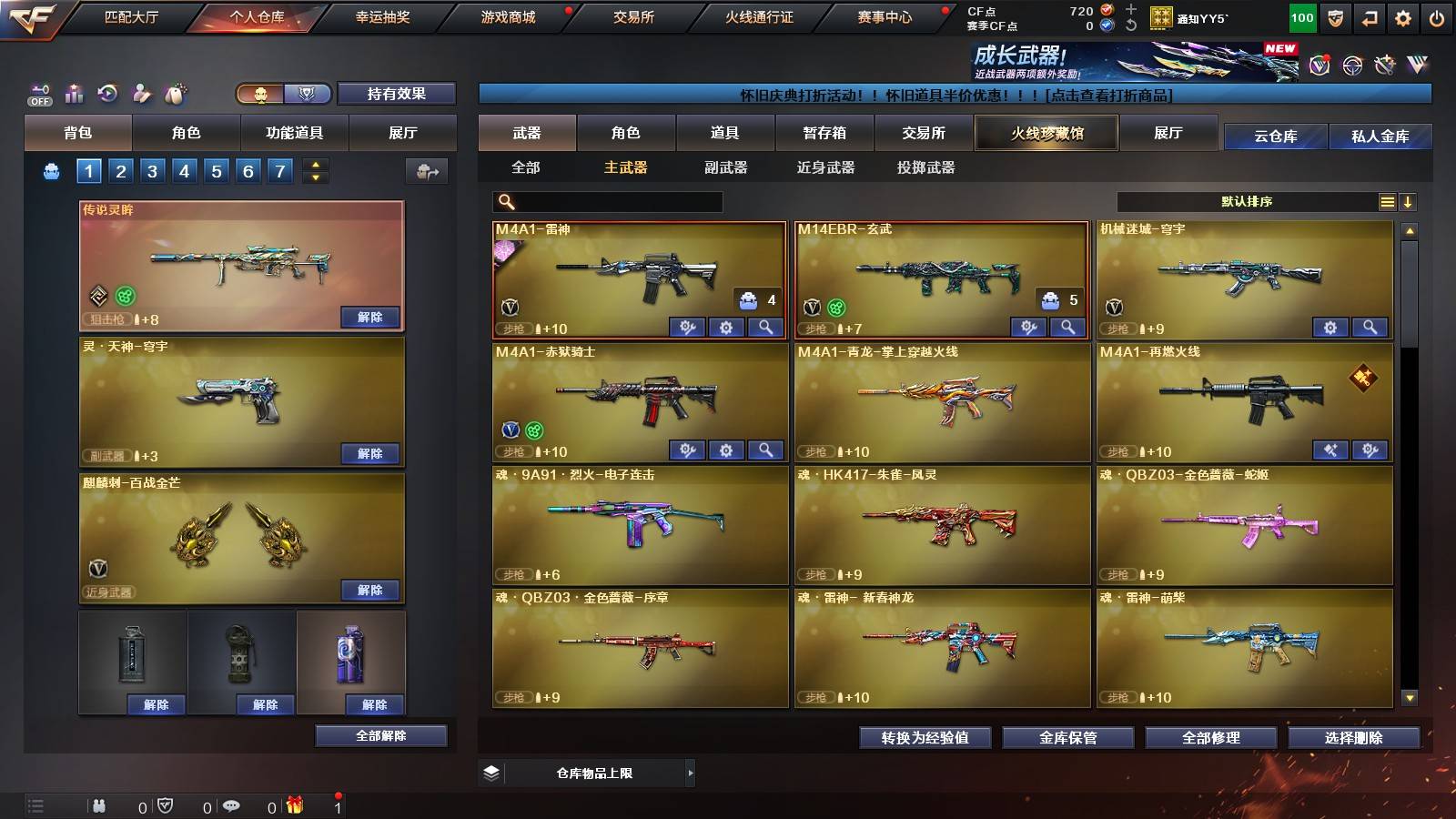Open the gift notification icon at bottom
The image size is (1456, 819).
tap(293, 805)
